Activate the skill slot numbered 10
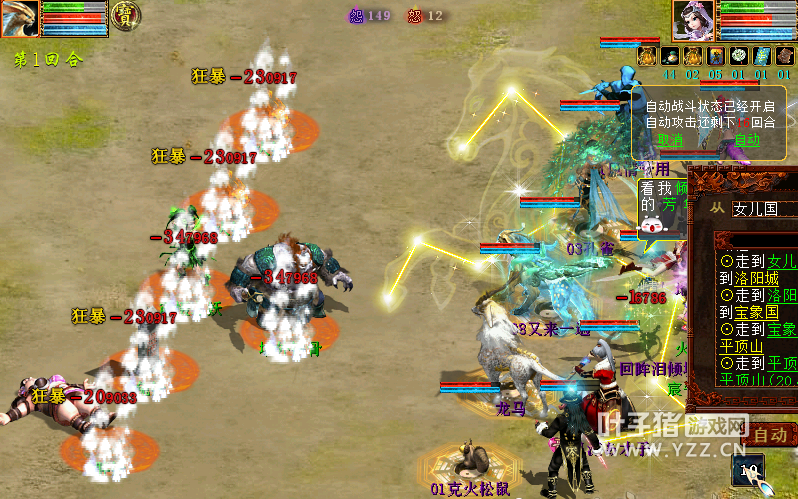The image size is (798, 499). click(747, 469)
